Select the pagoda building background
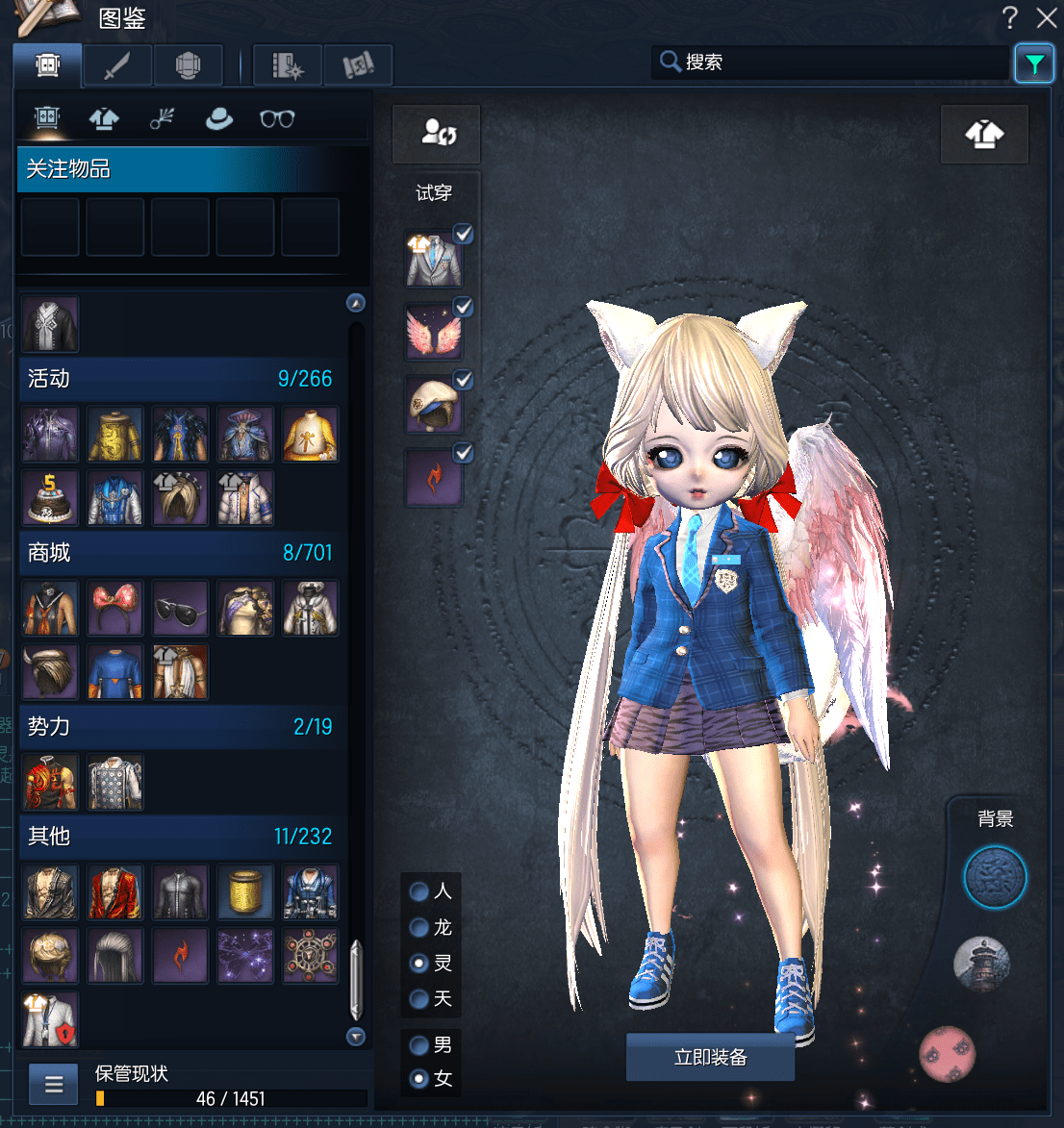This screenshot has height=1128, width=1064. tap(981, 964)
